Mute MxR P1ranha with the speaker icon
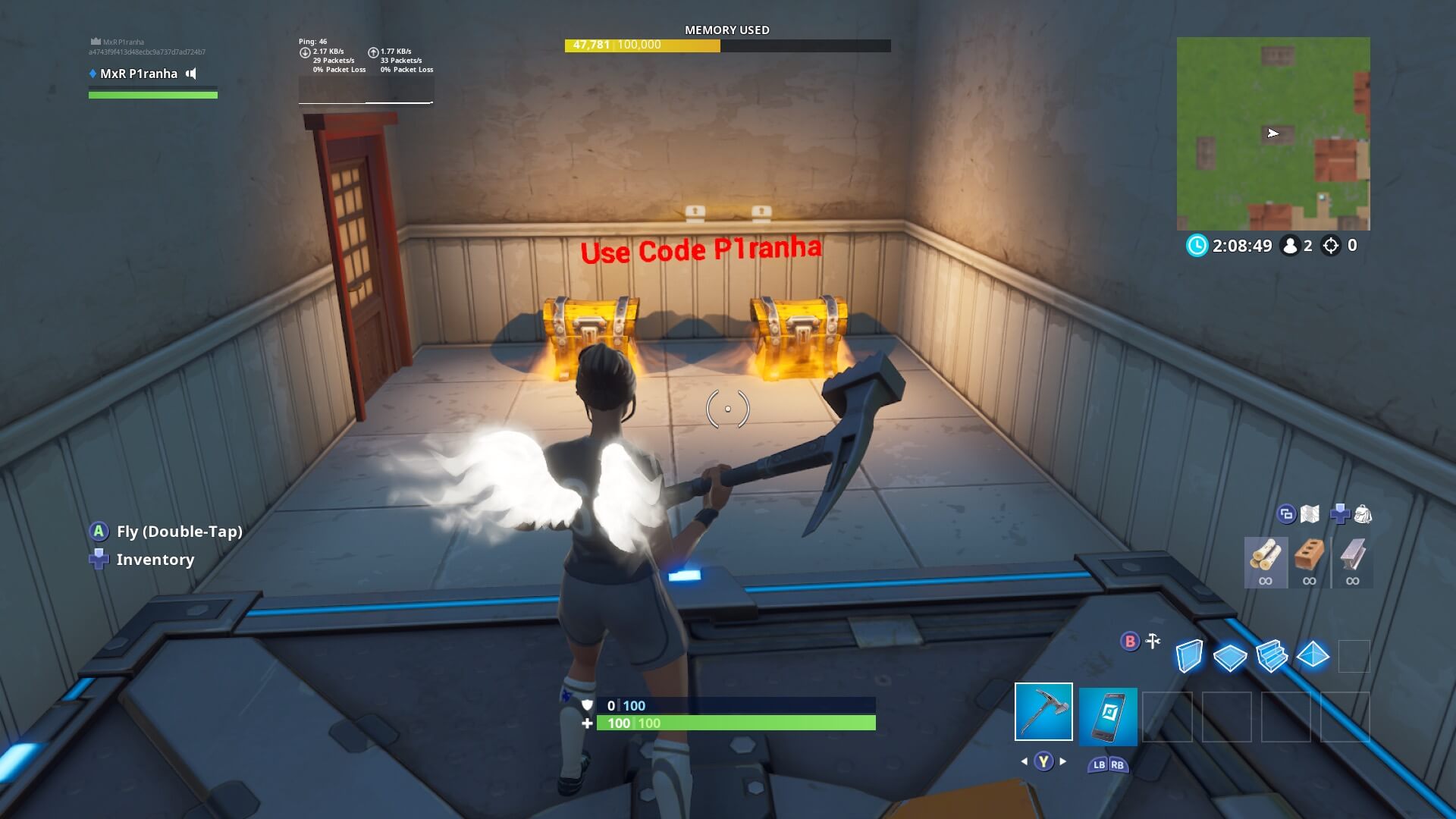The image size is (1456, 819). tap(191, 74)
